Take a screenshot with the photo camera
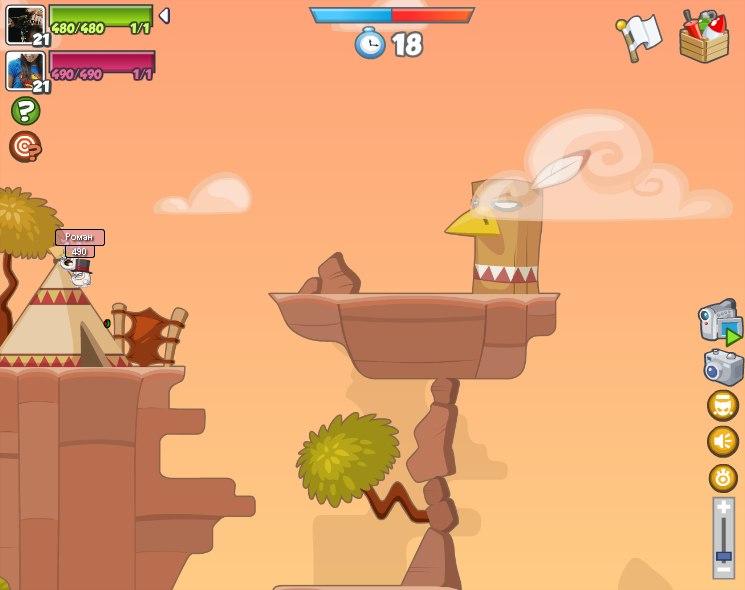Screen dimensions: 745x590 (723, 367)
